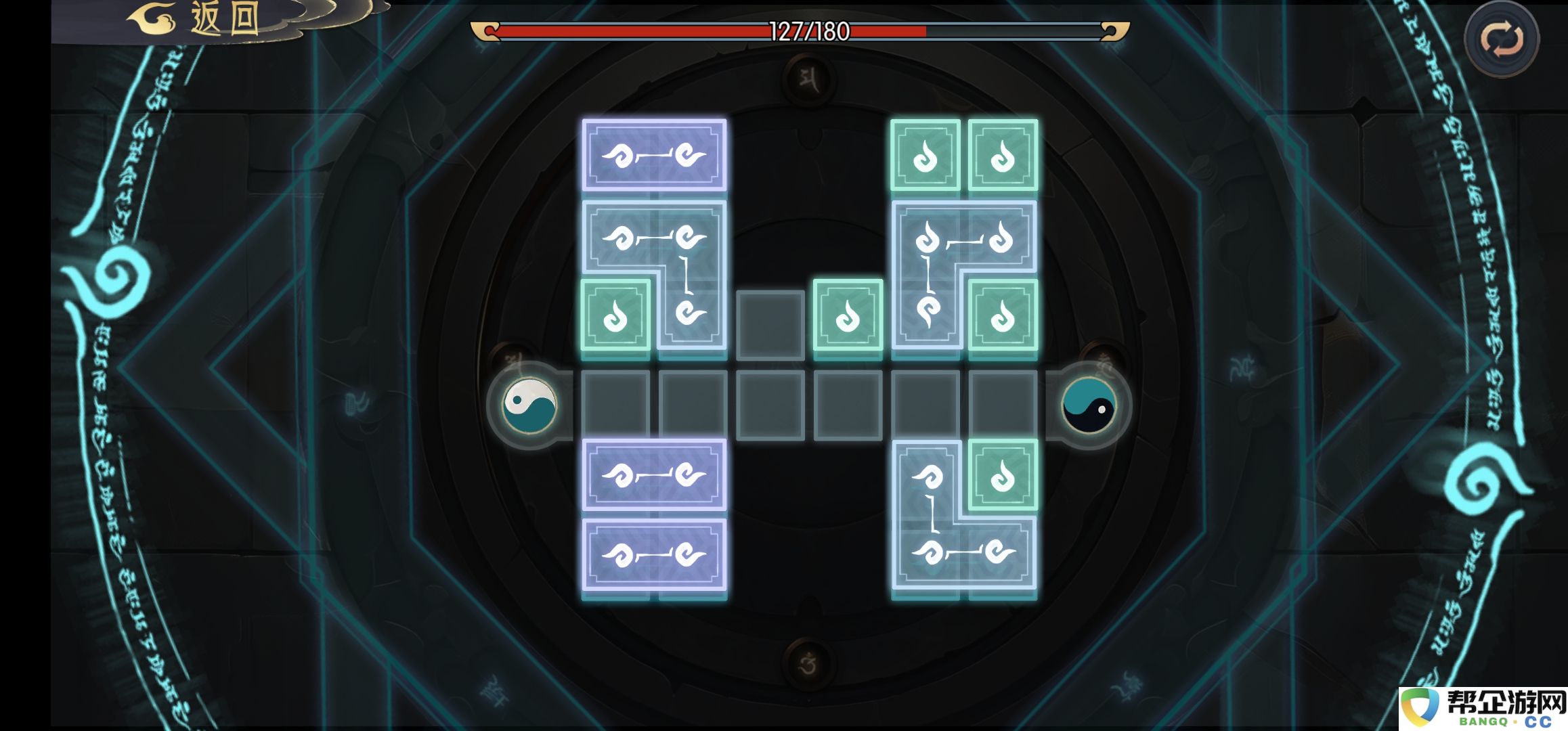1568x731 pixels.
Task: Select the purple cloud block above the left L-block
Action: tap(654, 156)
